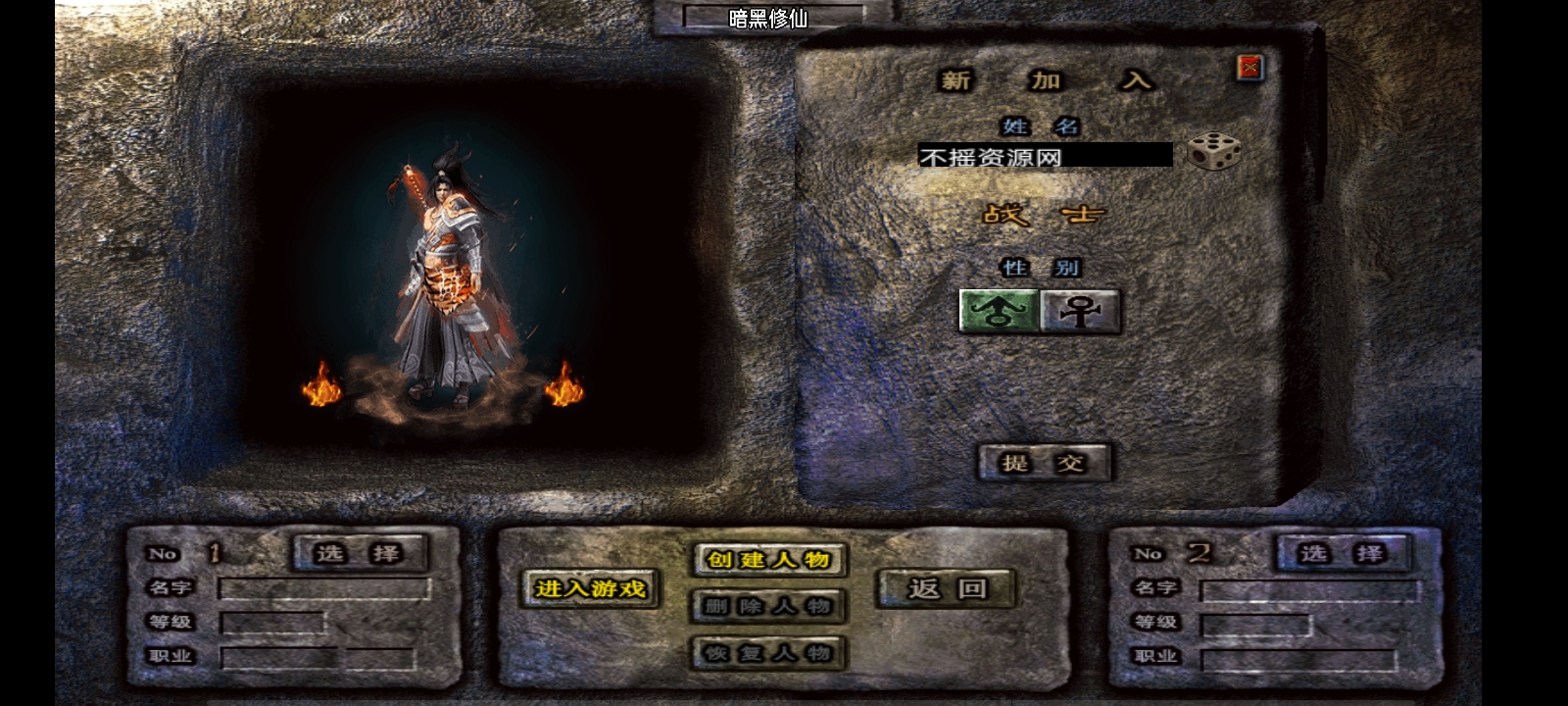Roll the dice for a random name
1568x706 pixels.
click(x=1213, y=152)
